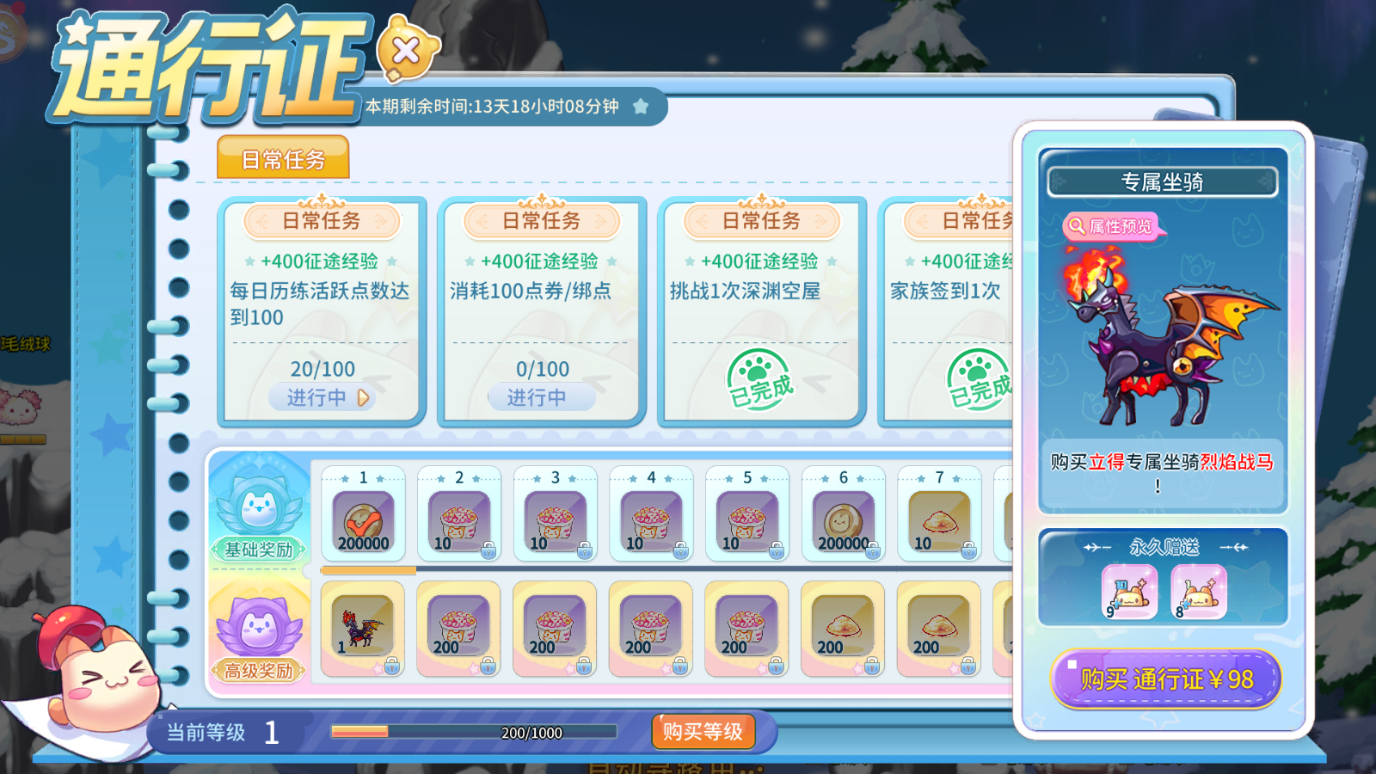
Task: Click the 已完成 stamp on 家族签到1次 task
Action: [x=973, y=380]
